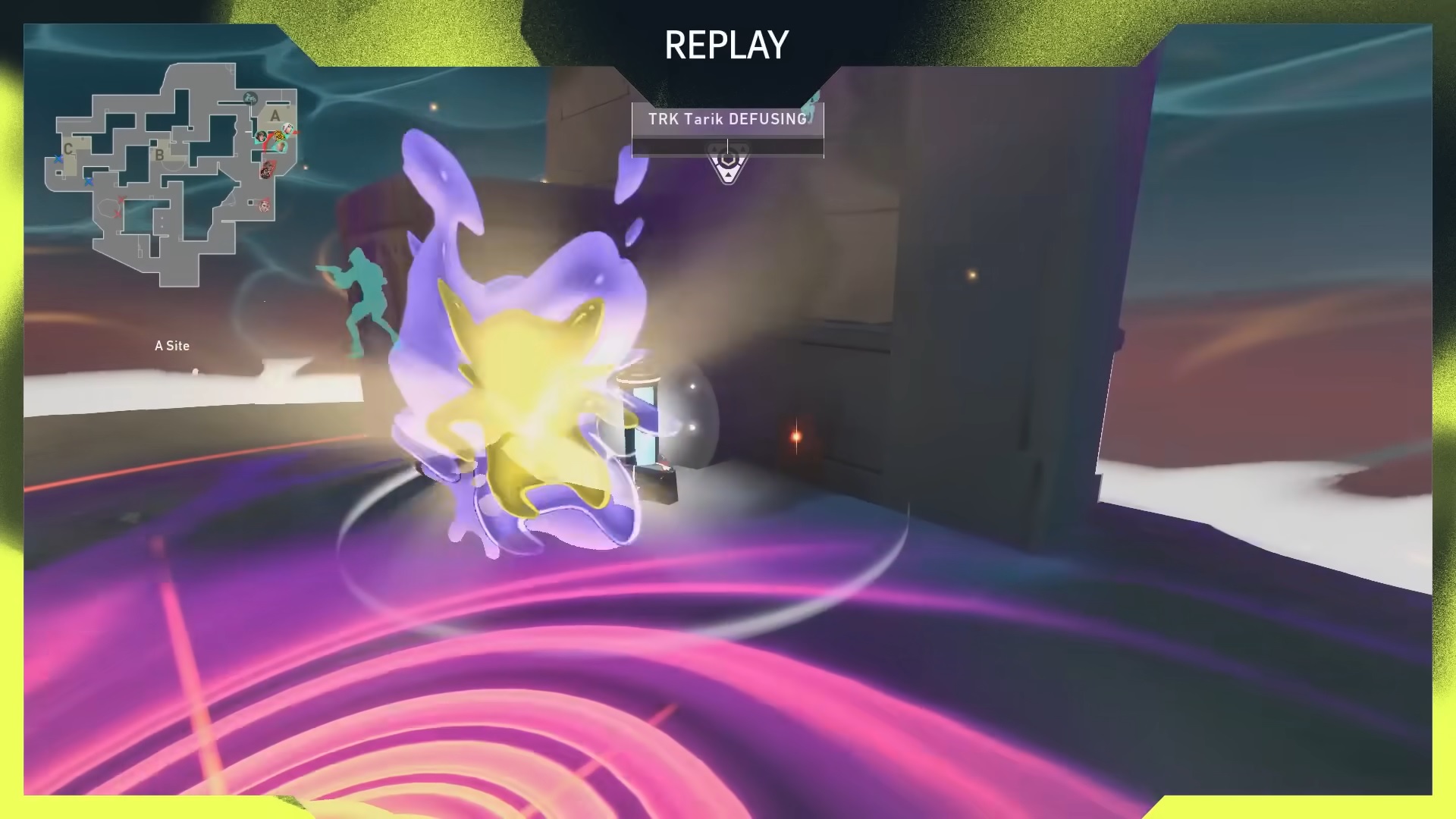
Task: Expand the TRK Tarik DEFUSING notification
Action: (x=726, y=119)
